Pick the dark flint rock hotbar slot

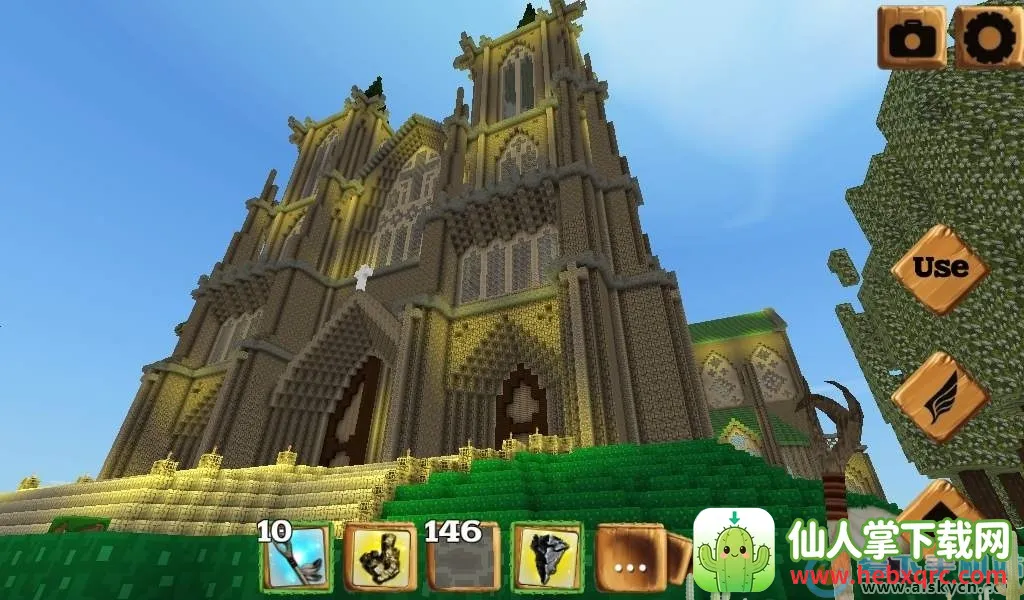547,557
